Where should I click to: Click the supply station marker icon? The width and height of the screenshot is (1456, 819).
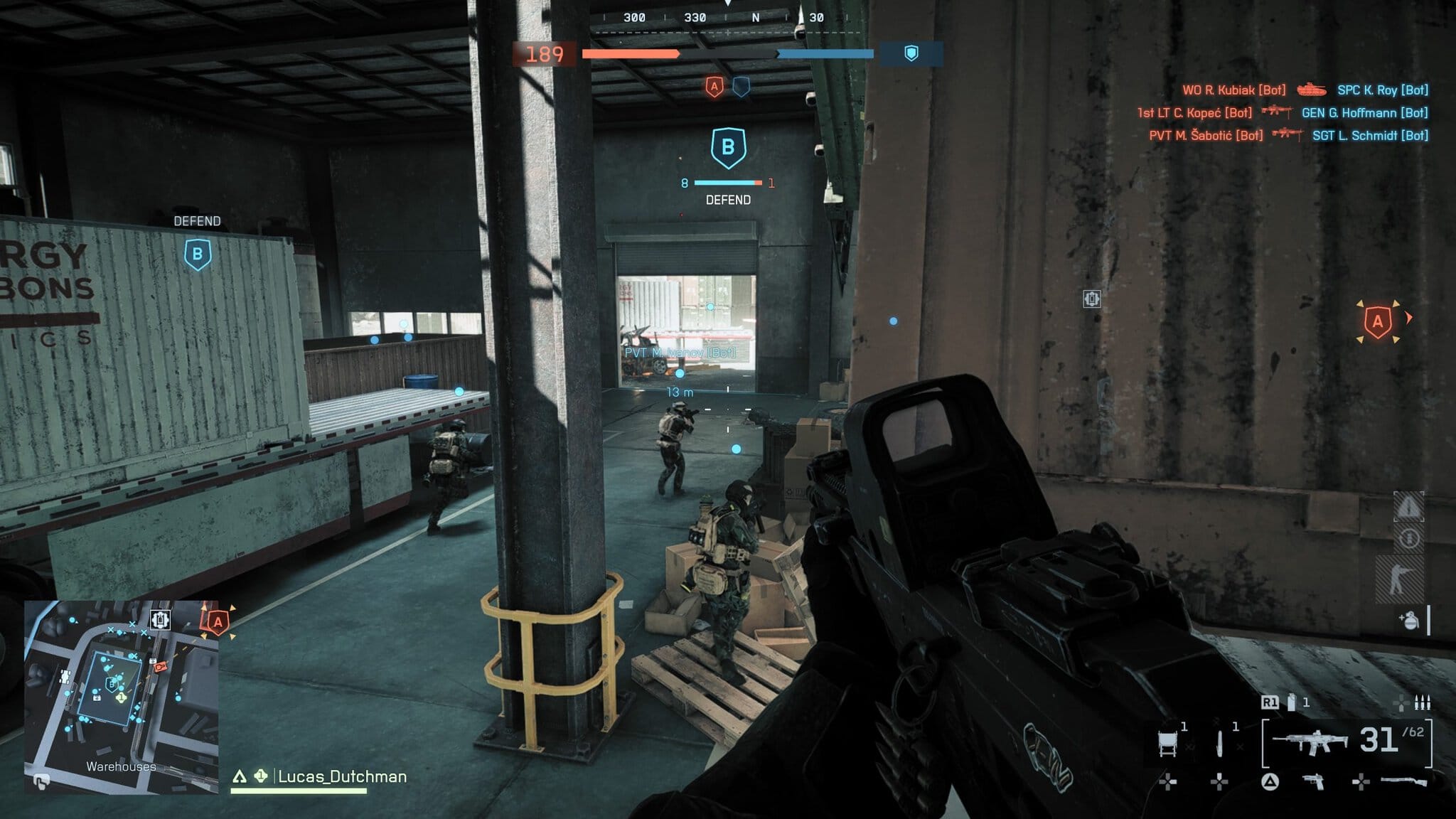(x=1091, y=299)
